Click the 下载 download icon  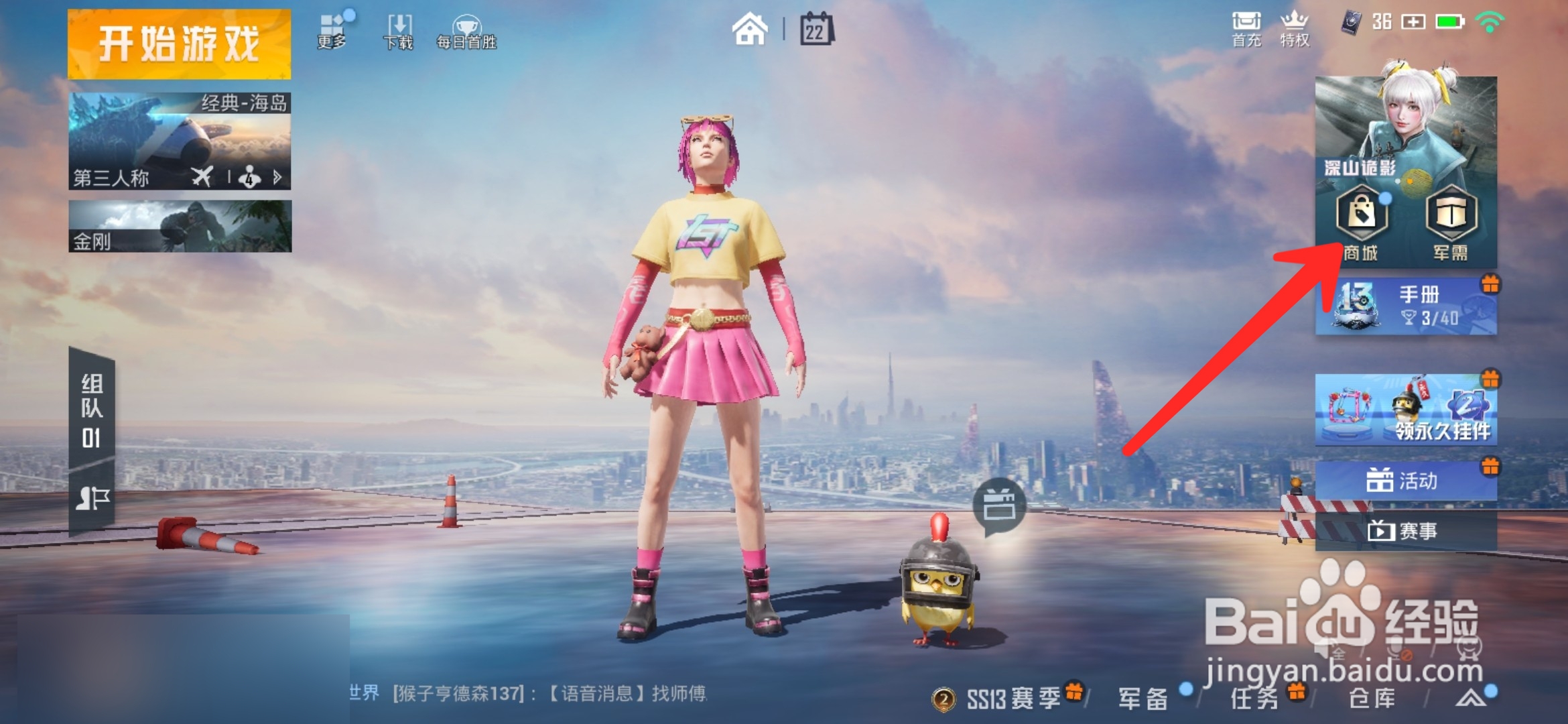coord(398,27)
